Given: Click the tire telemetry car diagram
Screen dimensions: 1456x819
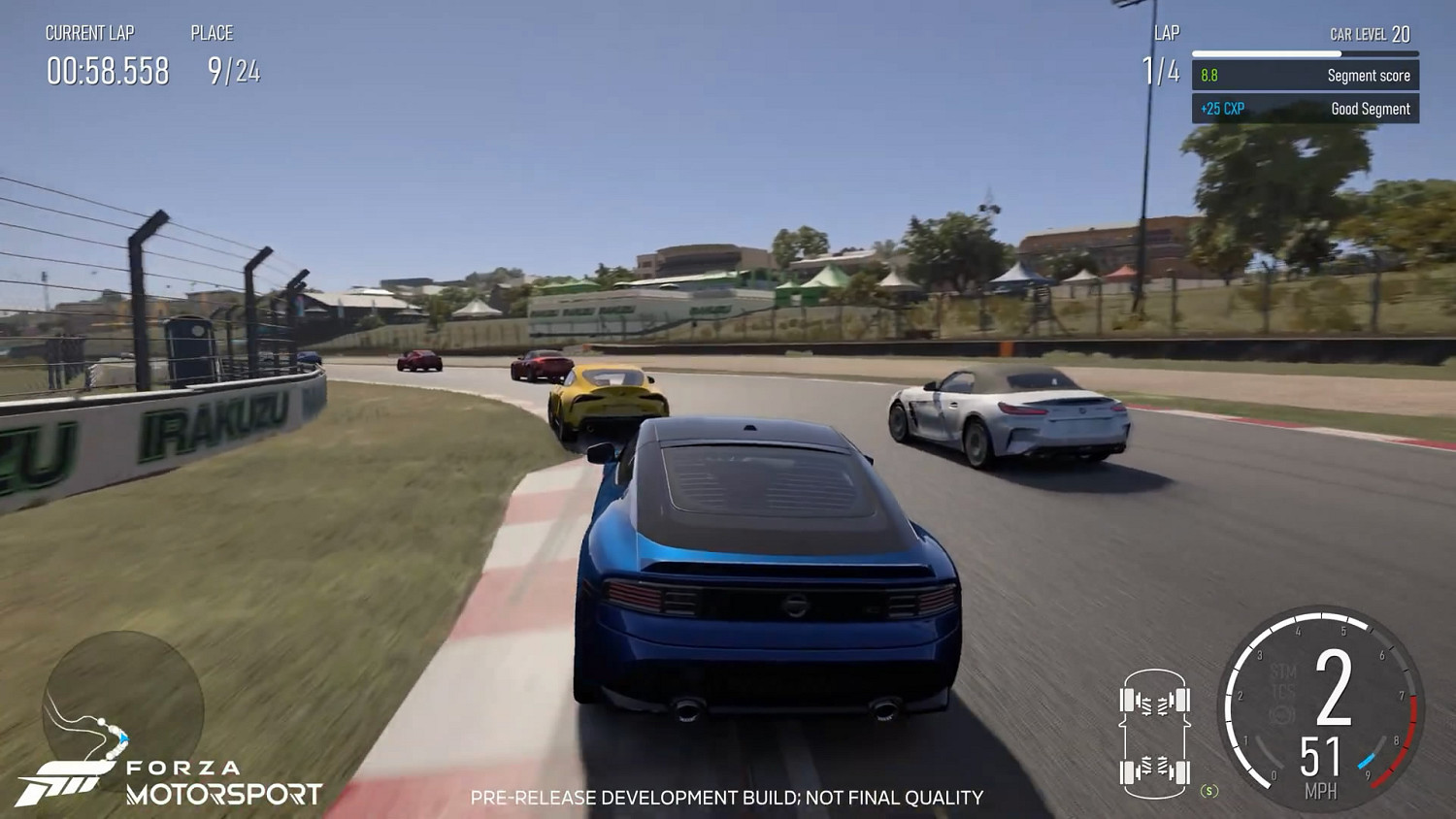Looking at the screenshot, I should [1156, 733].
